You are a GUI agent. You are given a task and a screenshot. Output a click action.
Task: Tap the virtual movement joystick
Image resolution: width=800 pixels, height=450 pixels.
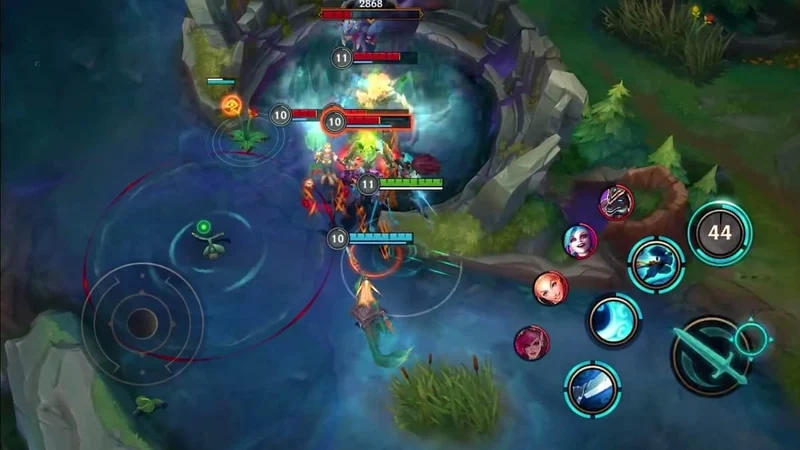pos(142,322)
